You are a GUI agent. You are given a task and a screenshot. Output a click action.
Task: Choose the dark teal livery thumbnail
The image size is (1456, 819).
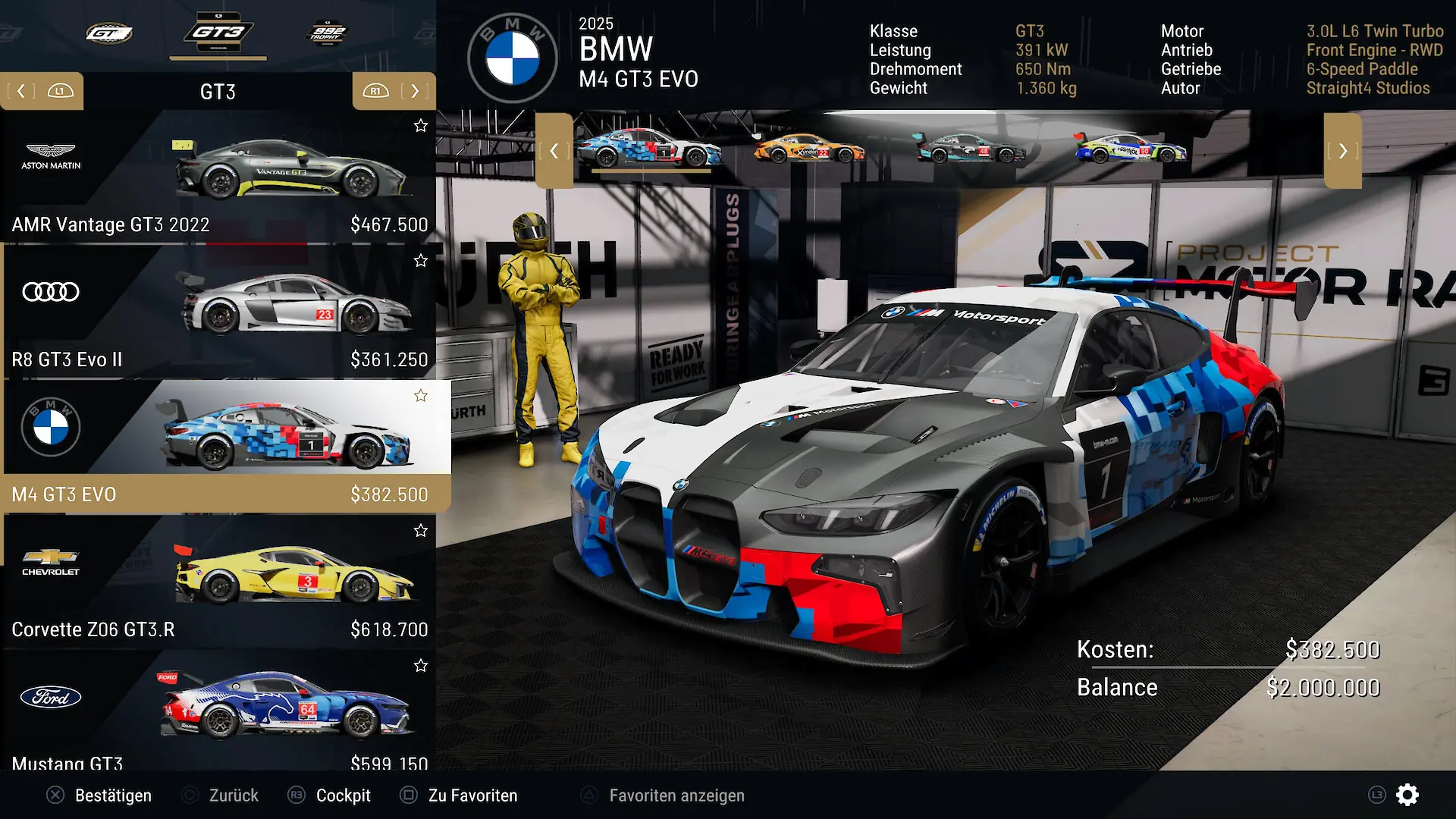click(x=970, y=149)
